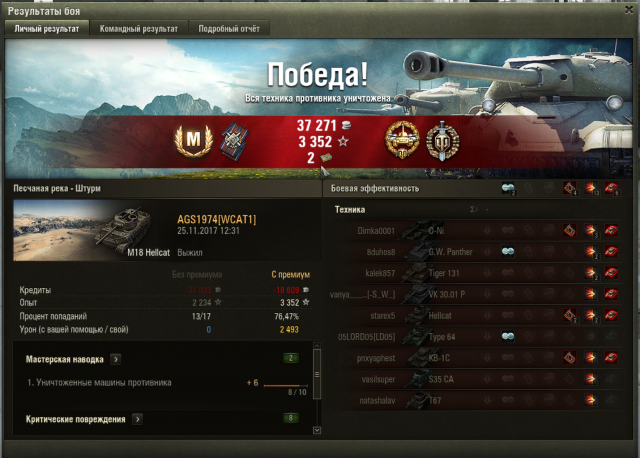
Task: Switch to the Личный результат tab
Action: [48, 29]
